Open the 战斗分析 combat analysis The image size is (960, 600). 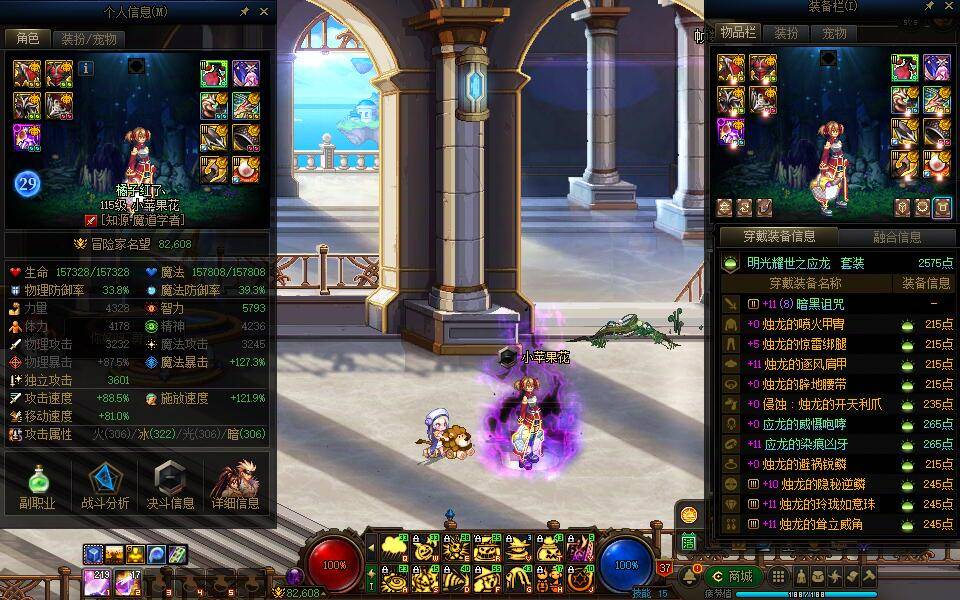pos(102,486)
